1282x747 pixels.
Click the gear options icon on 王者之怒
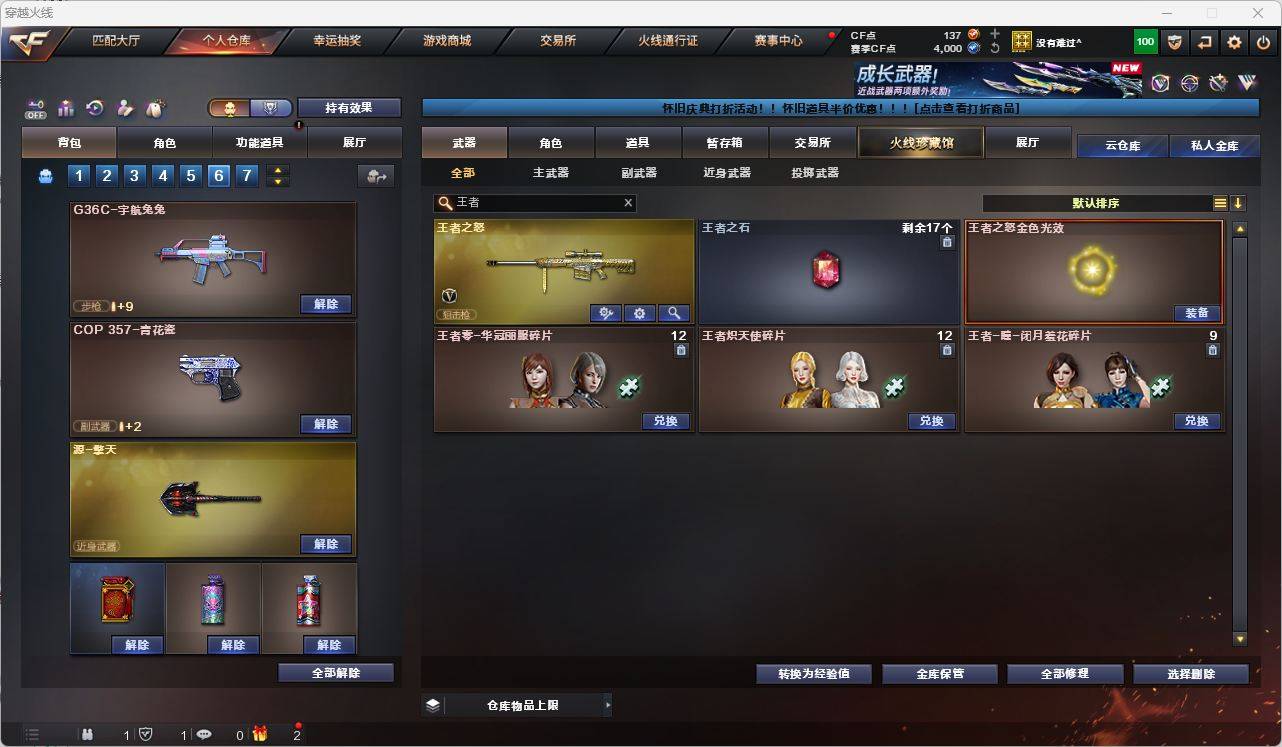(x=640, y=313)
